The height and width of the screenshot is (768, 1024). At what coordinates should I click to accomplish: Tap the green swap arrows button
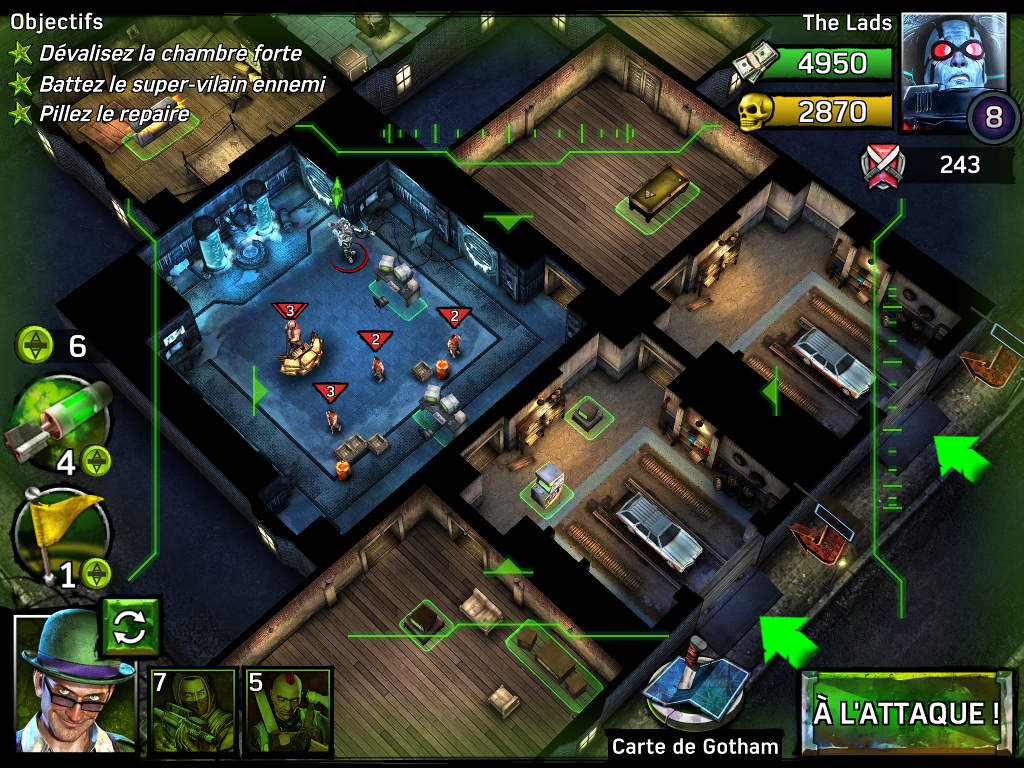pyautogui.click(x=131, y=628)
